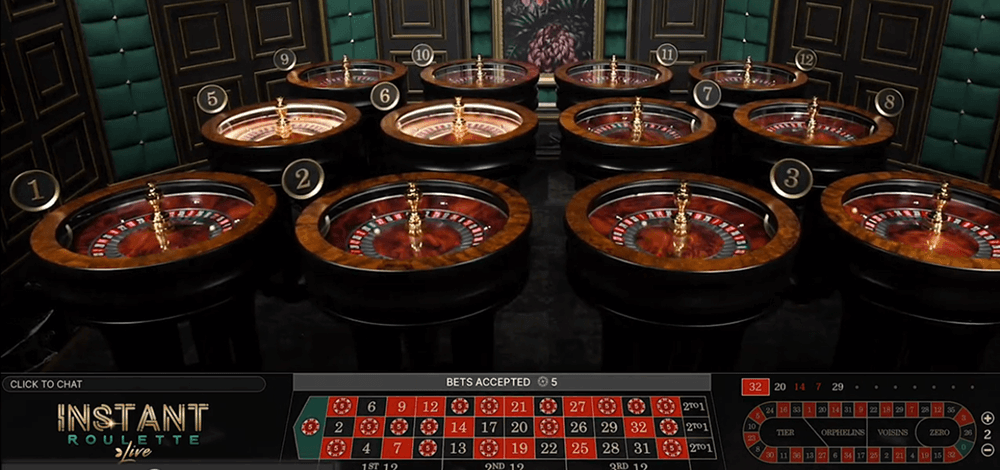Select wheel number 2 marker
The height and width of the screenshot is (470, 1000).
tap(302, 179)
